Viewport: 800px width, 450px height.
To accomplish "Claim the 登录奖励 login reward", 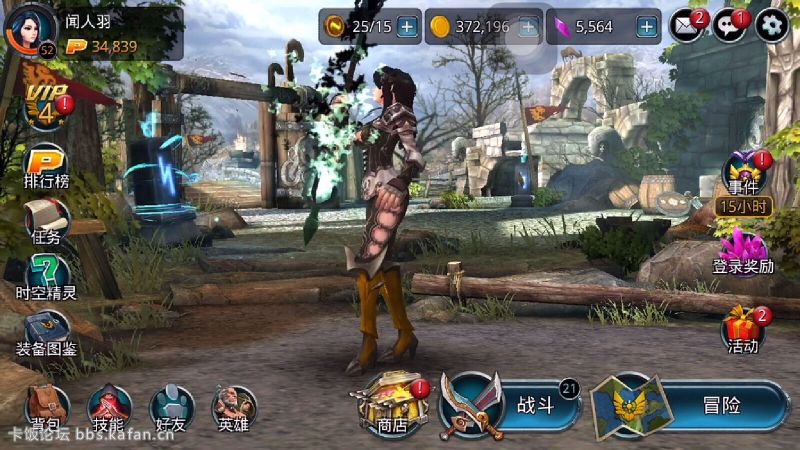I will pyautogui.click(x=743, y=250).
